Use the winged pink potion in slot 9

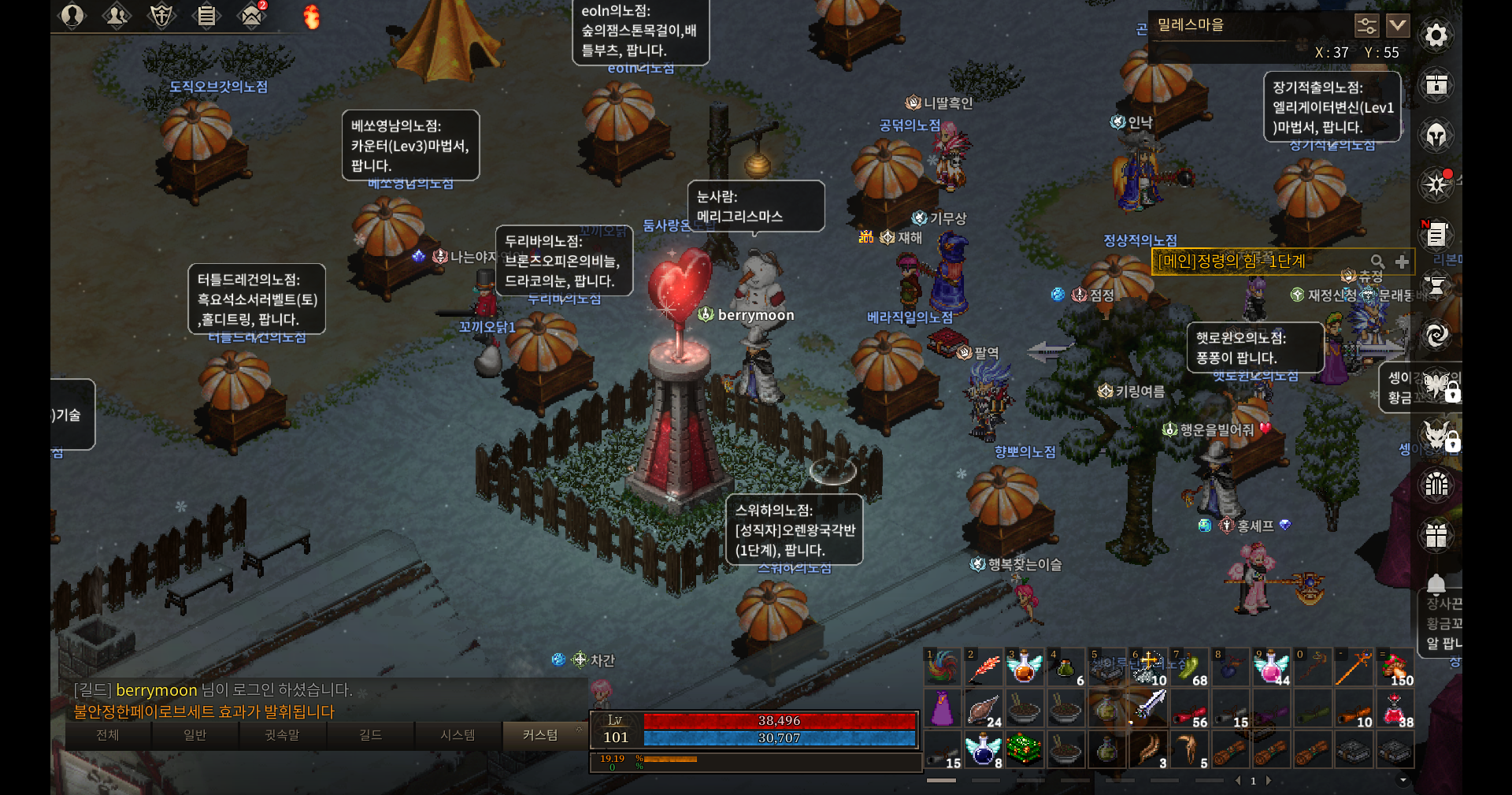click(x=1270, y=667)
